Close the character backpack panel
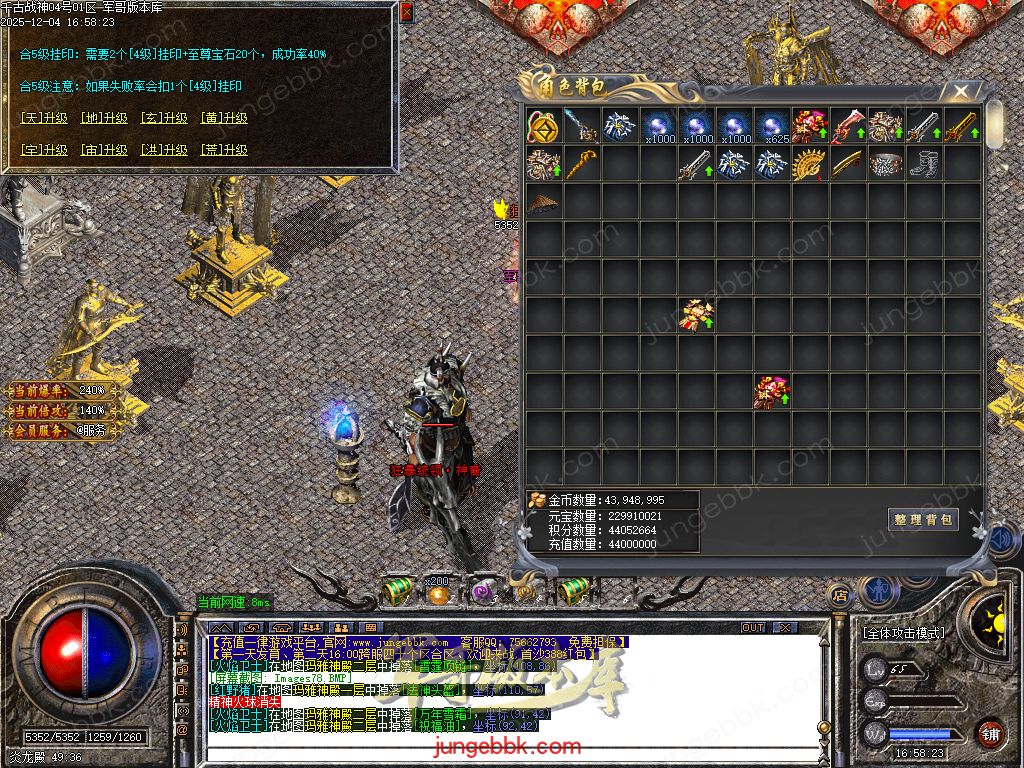This screenshot has width=1024, height=768. [x=961, y=92]
